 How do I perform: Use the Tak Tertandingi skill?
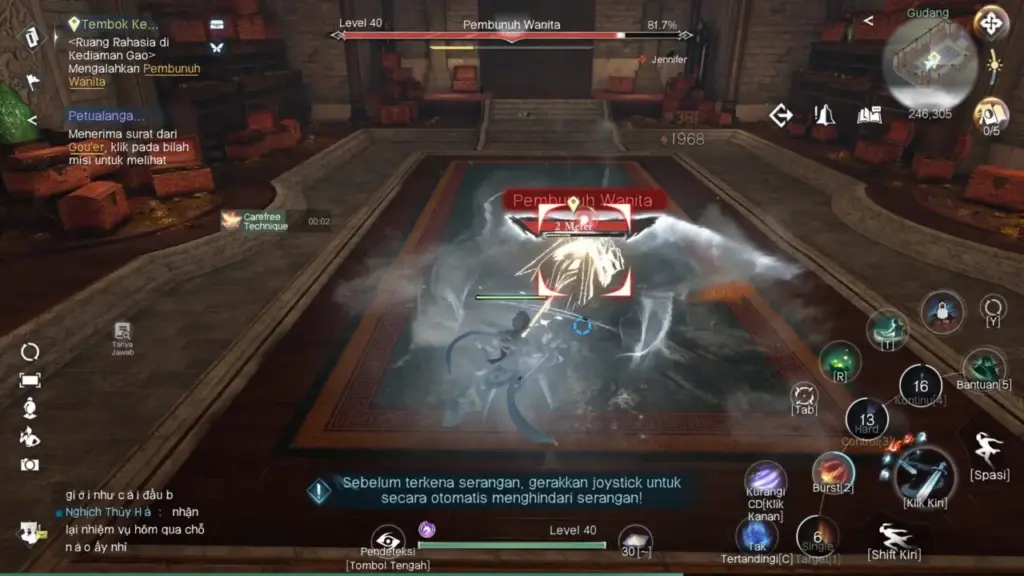click(x=757, y=535)
